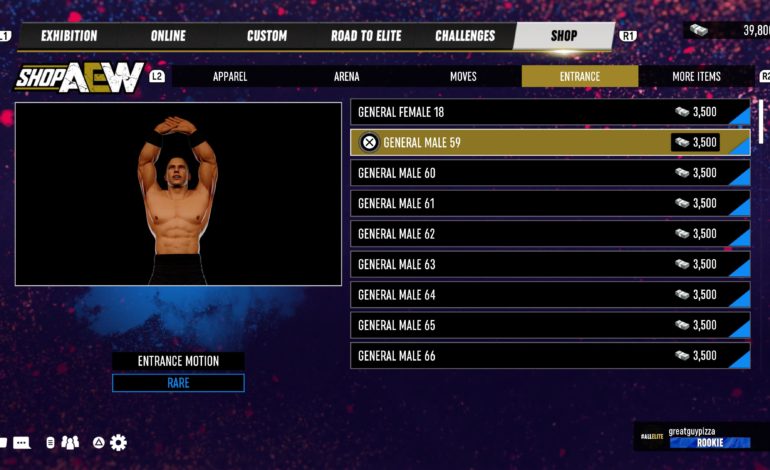Browse the Moves shop category
The height and width of the screenshot is (470, 770).
463,76
